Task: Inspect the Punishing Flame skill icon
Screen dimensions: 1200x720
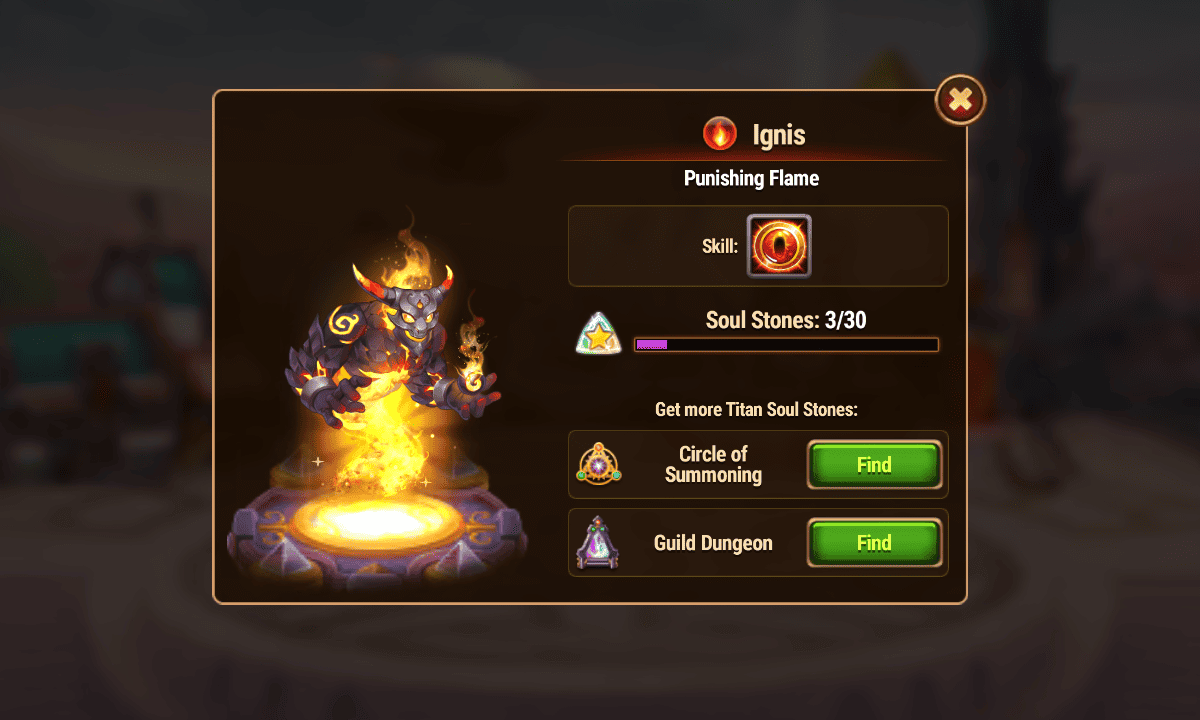Action: click(x=779, y=246)
